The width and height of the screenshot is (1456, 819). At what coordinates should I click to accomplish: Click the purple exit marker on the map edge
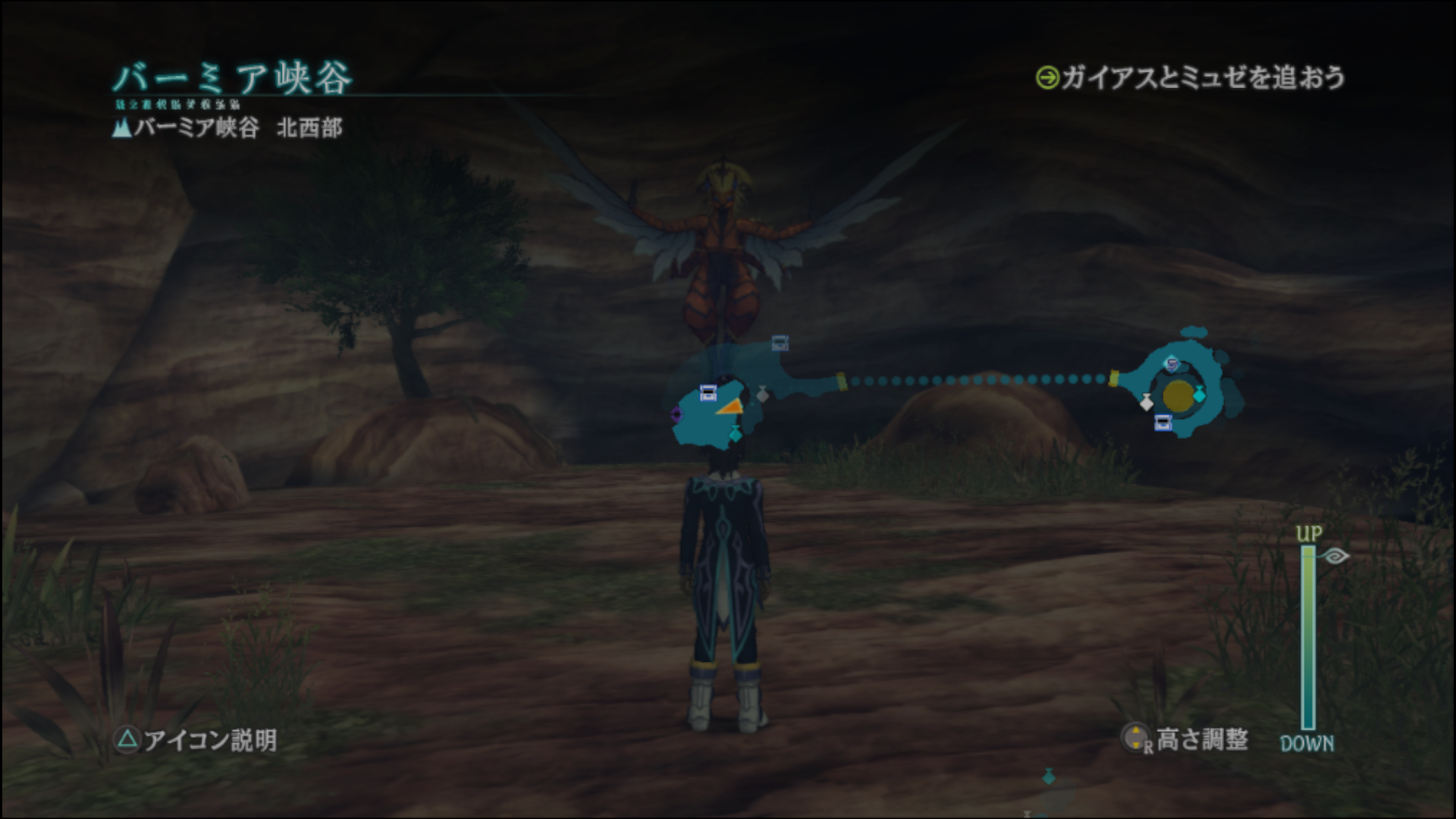[x=676, y=414]
